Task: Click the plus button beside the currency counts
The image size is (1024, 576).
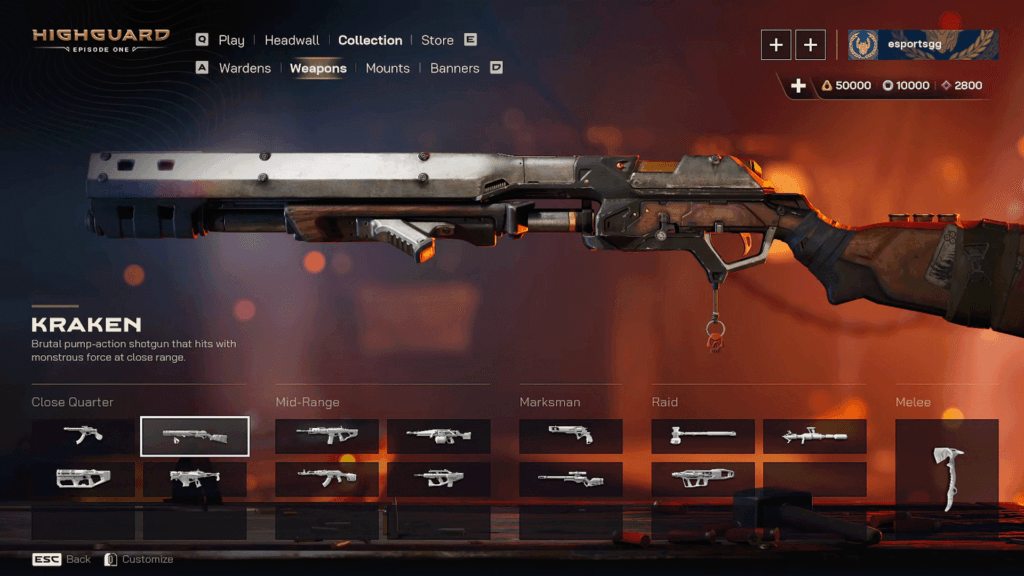Action: click(x=798, y=86)
